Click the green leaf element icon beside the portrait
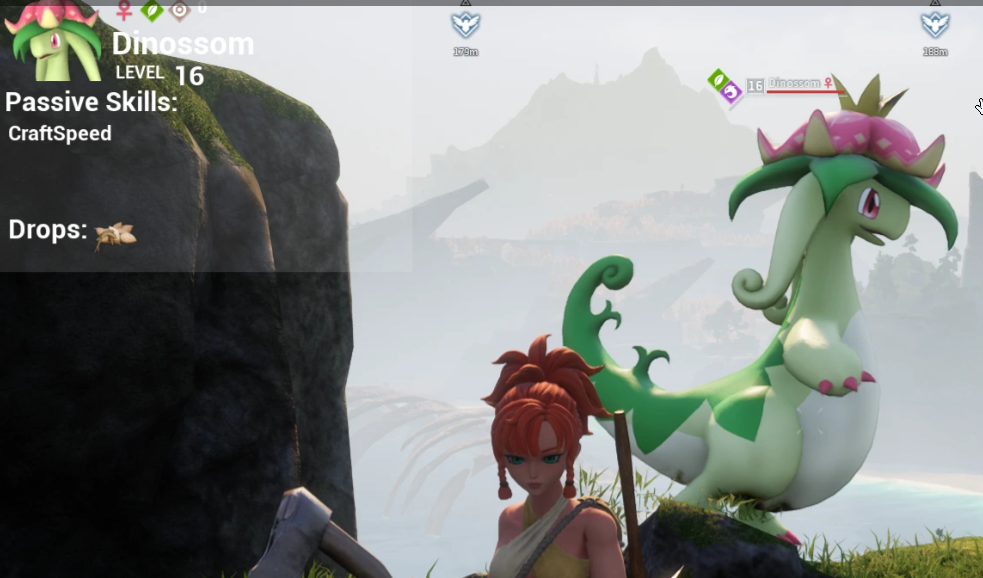 pos(152,10)
